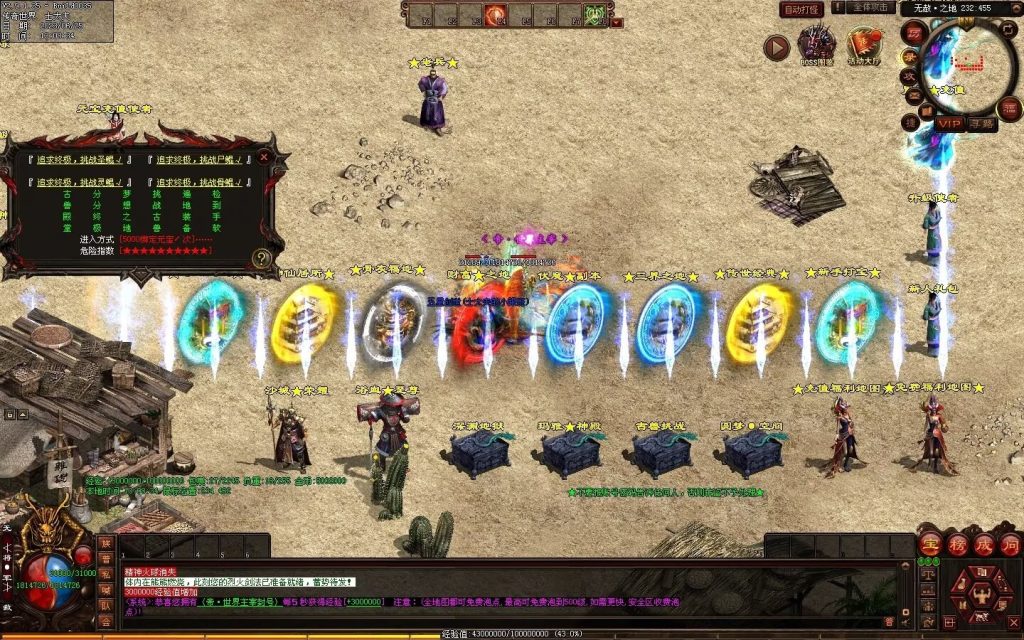
Task: Choose the 挑战圣蝎 challenge link
Action: [81, 160]
